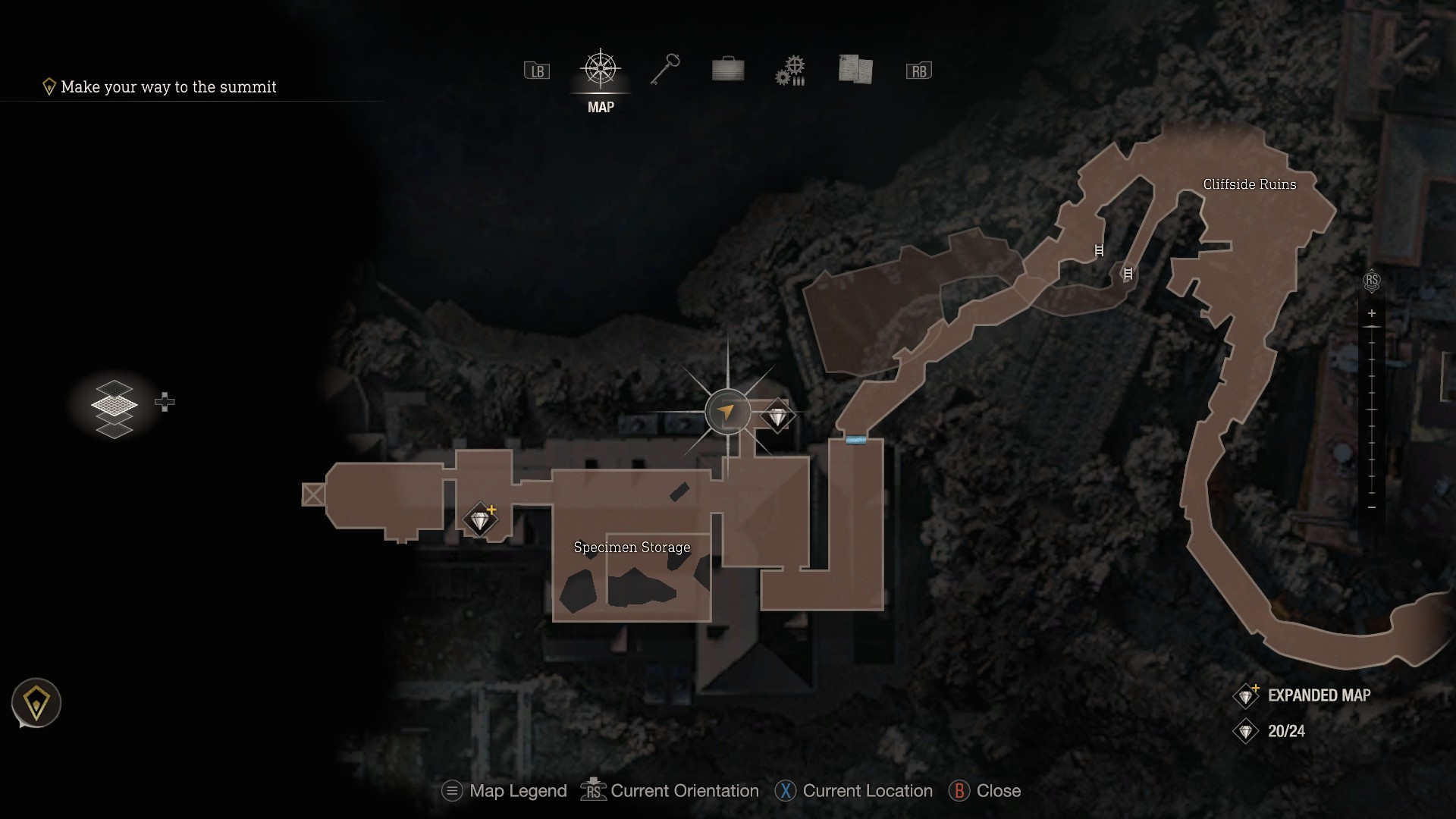Reset to Current Orientation
1456x819 pixels.
pos(670,791)
